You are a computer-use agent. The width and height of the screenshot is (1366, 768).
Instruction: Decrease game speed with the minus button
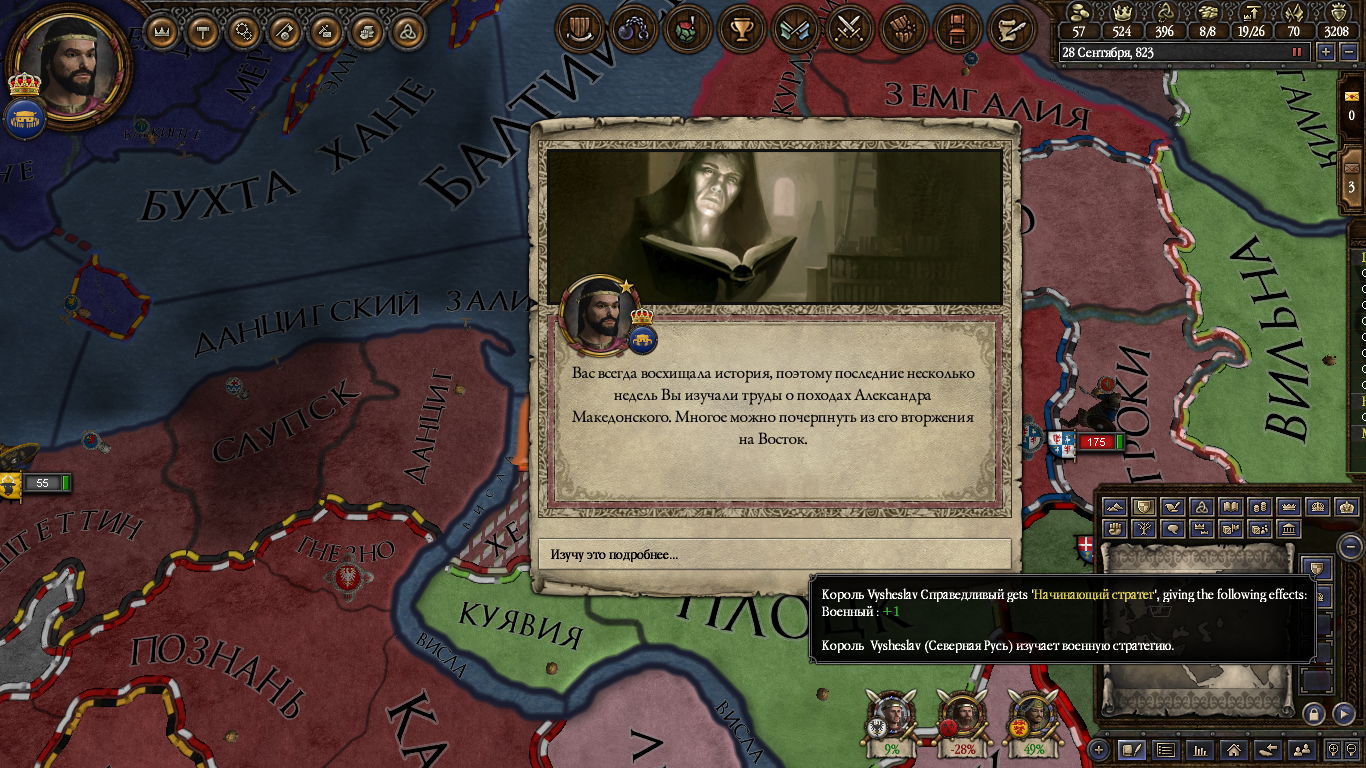point(1347,52)
